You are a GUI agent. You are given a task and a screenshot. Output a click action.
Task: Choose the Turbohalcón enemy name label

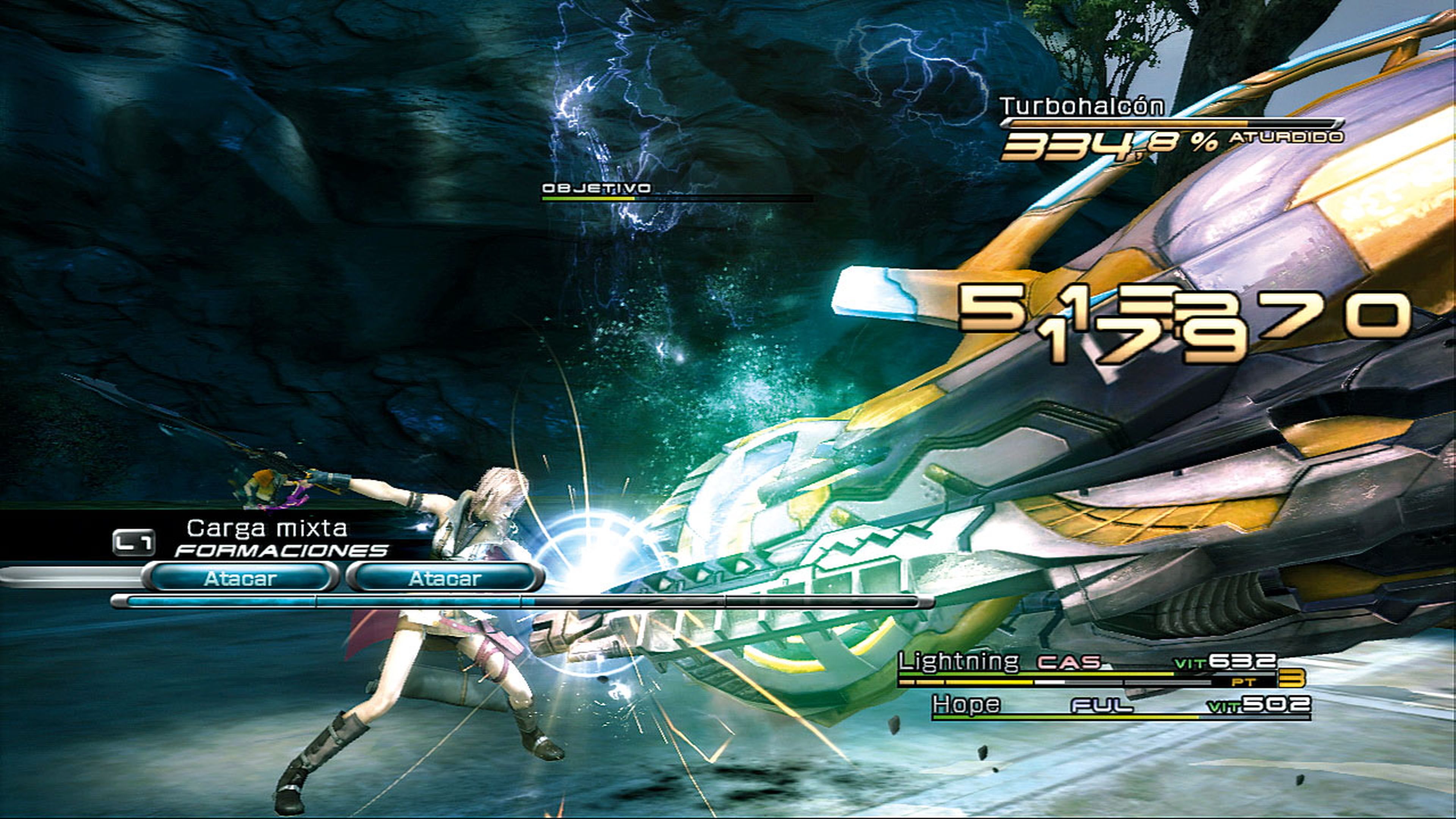tap(1082, 106)
